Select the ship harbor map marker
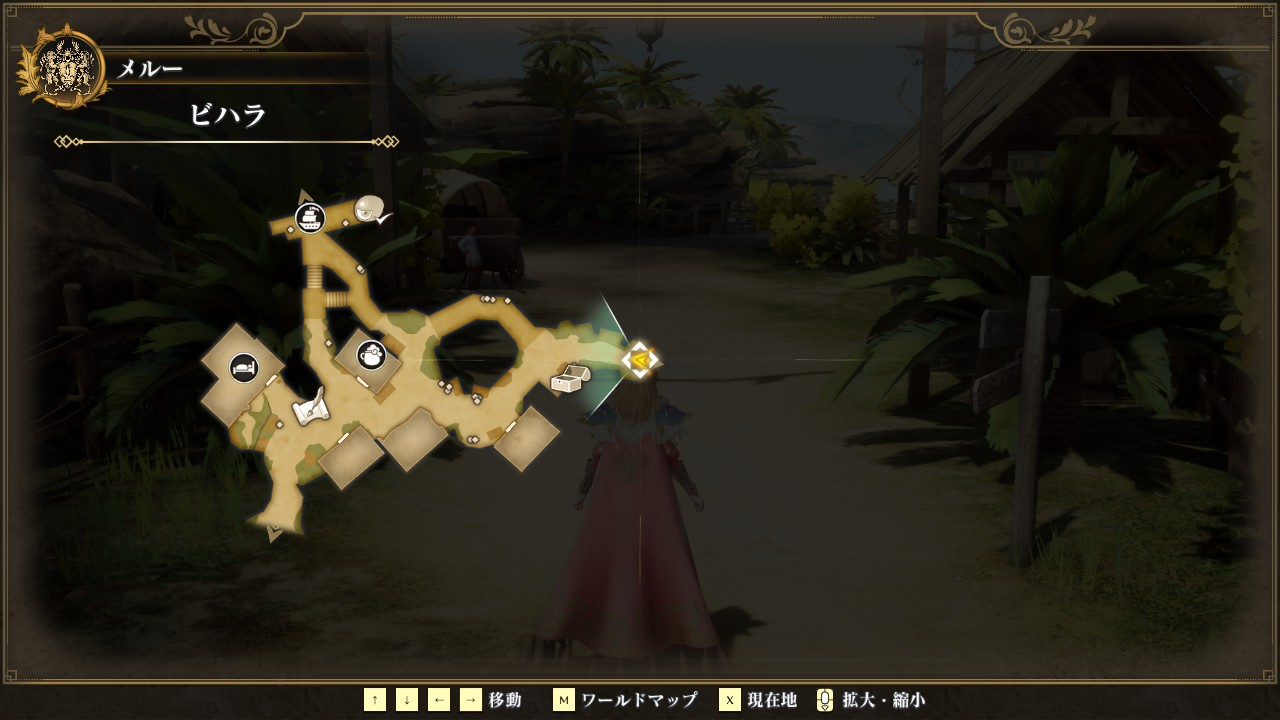The height and width of the screenshot is (720, 1280). click(311, 217)
